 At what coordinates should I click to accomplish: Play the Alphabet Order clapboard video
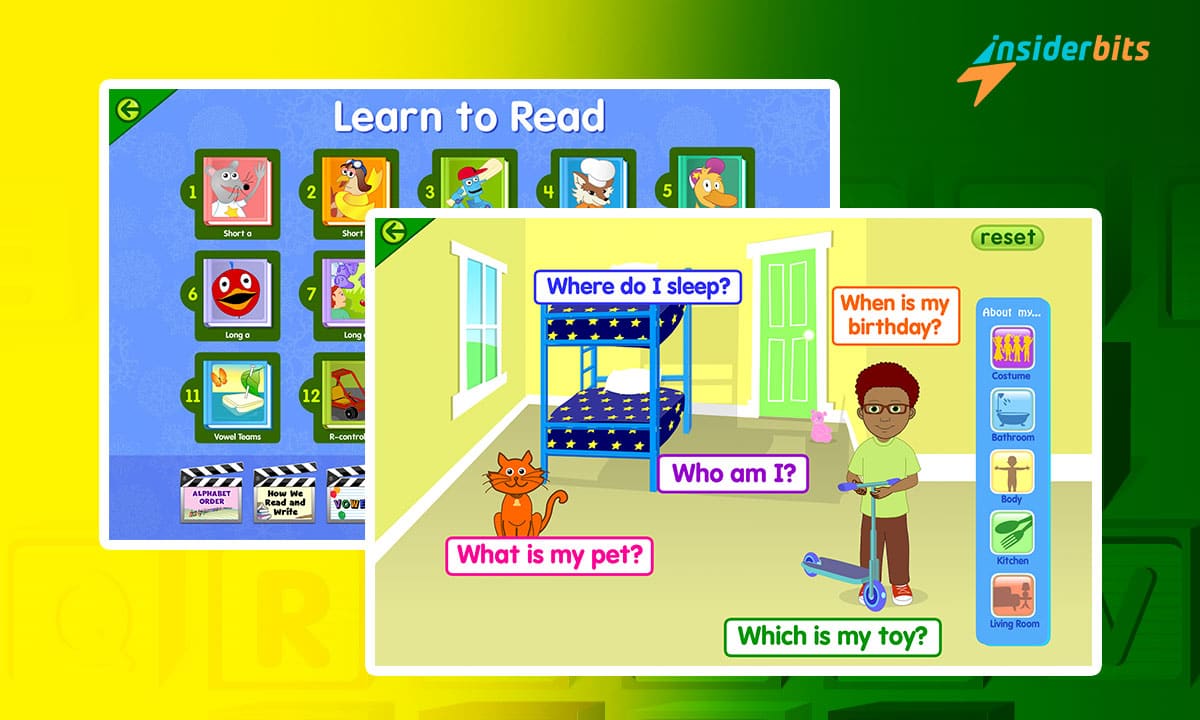pyautogui.click(x=210, y=494)
